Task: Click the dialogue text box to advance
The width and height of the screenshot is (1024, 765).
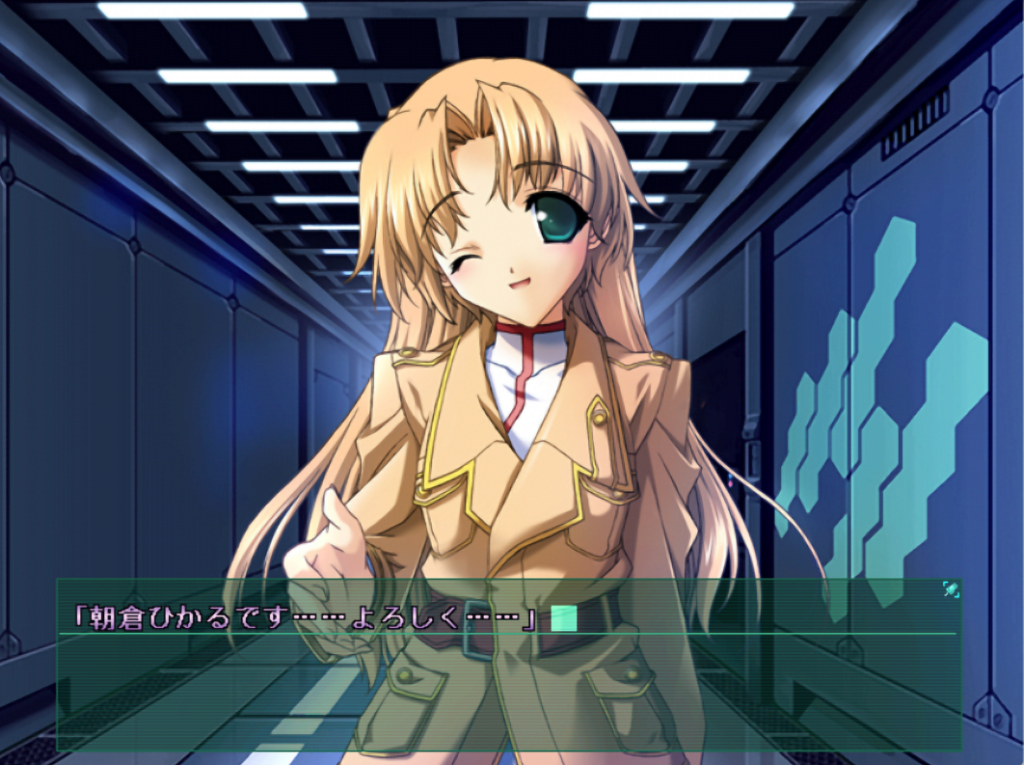Action: [508, 680]
